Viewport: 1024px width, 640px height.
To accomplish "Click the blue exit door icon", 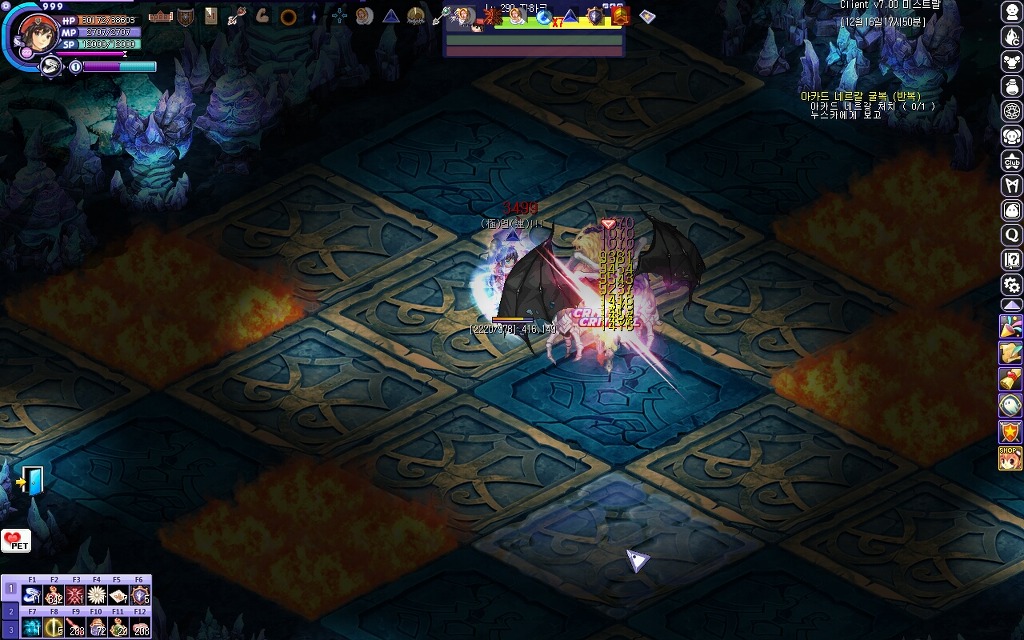I will (x=32, y=481).
